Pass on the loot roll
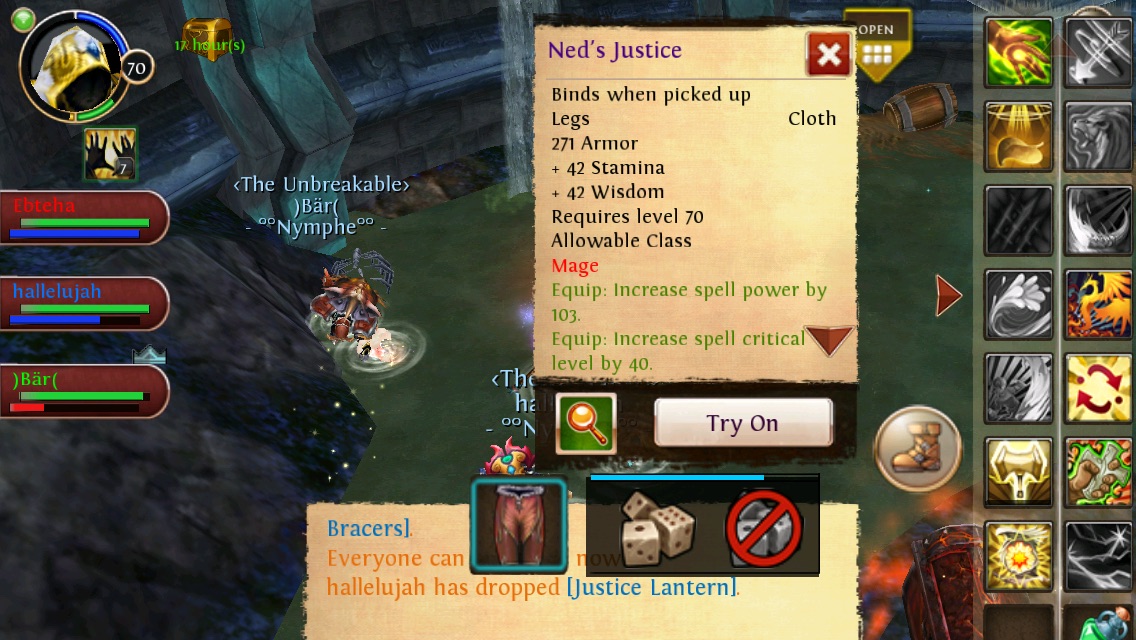 click(764, 528)
